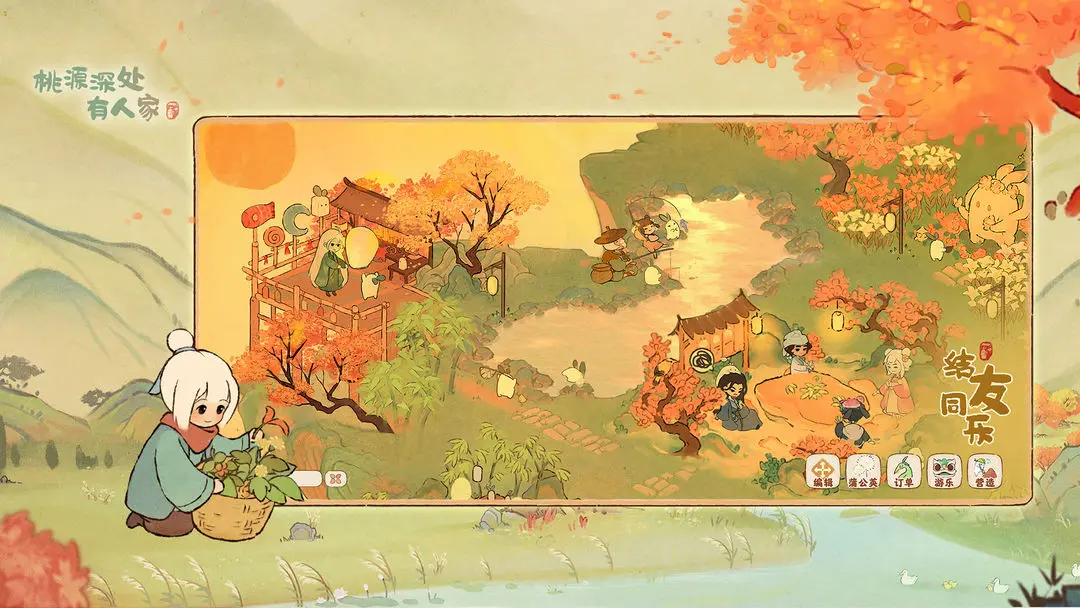Open the 营造 build menu
1080x608 pixels.
point(984,472)
